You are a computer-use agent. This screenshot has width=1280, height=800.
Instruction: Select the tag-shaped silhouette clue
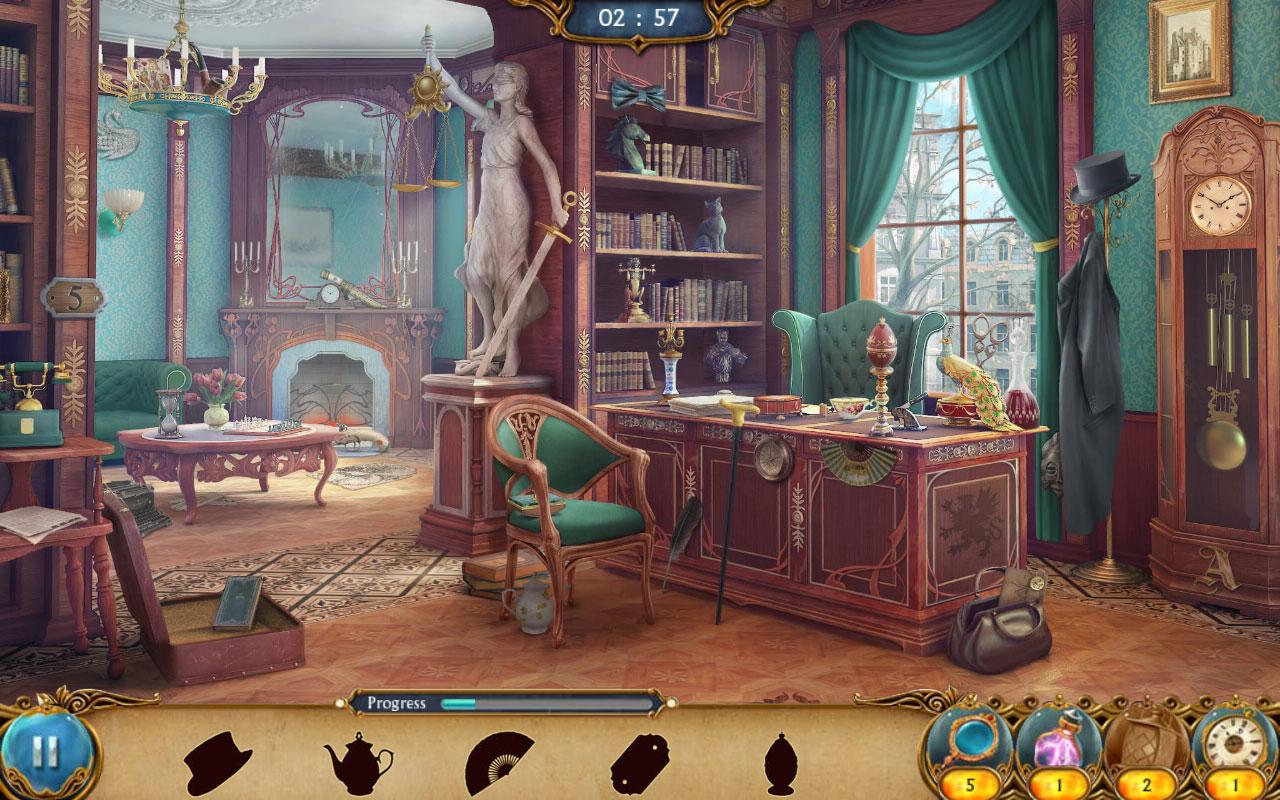coord(639,764)
